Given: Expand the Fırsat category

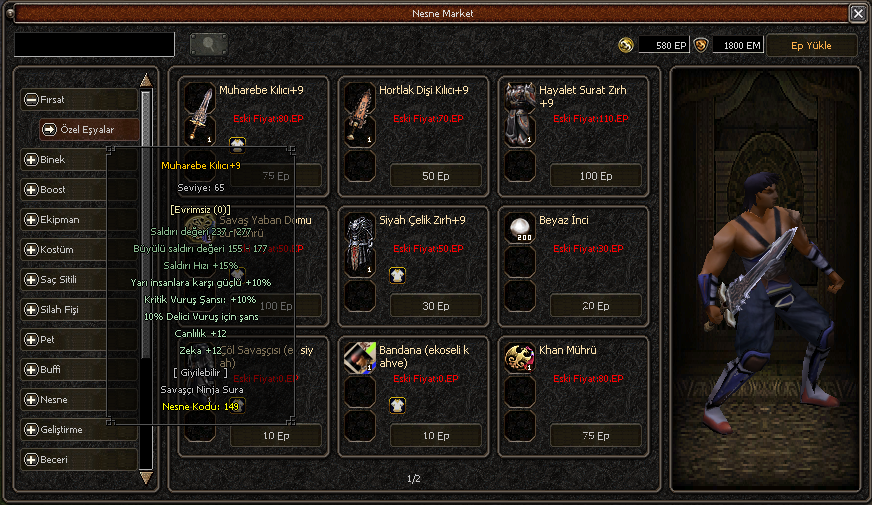Looking at the screenshot, I should tap(79, 99).
